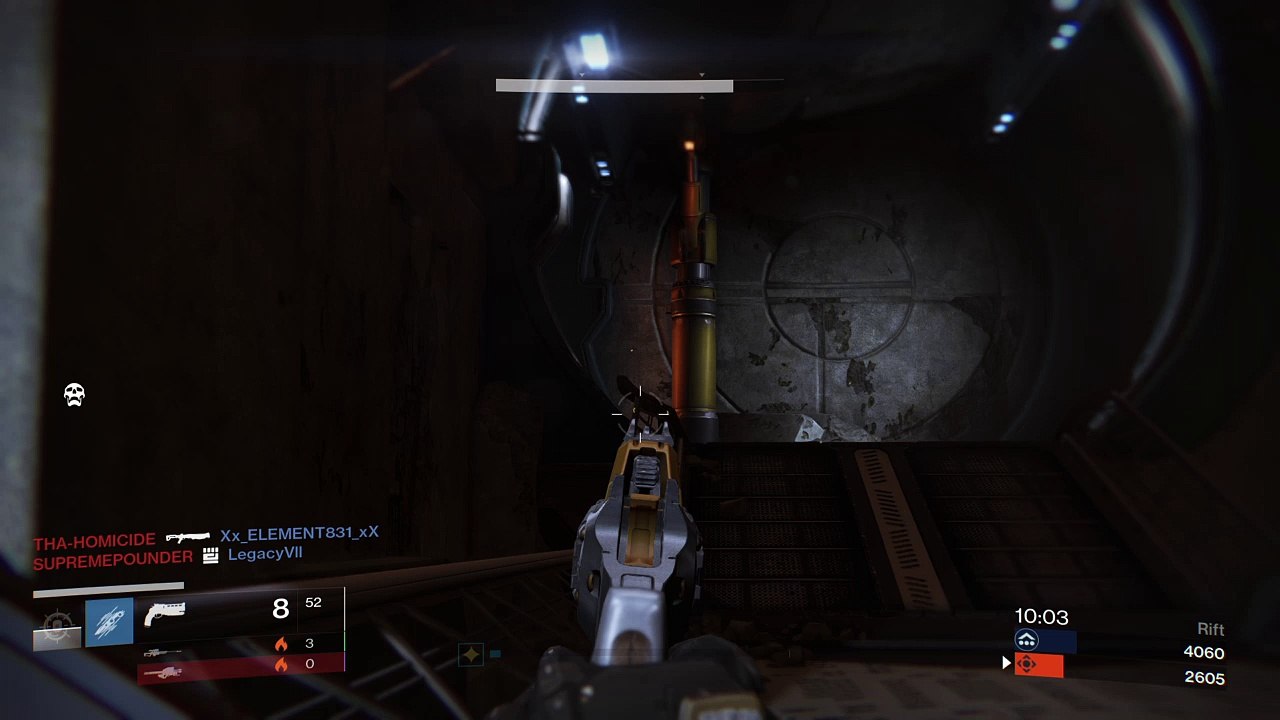Activate the blue melee ability icon

click(109, 622)
